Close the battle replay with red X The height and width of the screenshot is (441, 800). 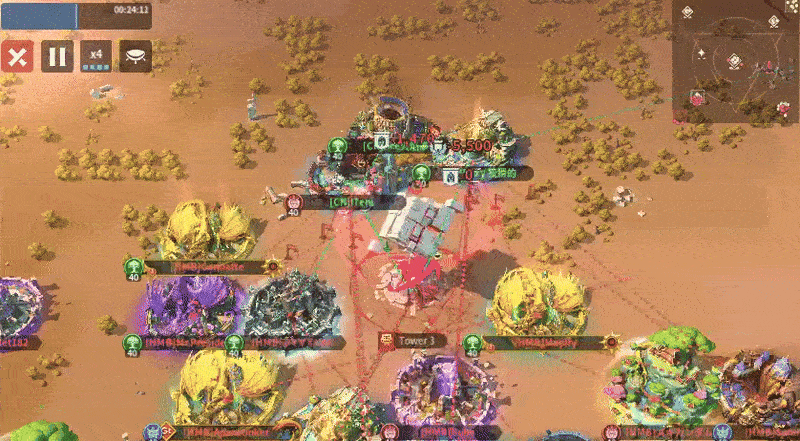[16, 56]
